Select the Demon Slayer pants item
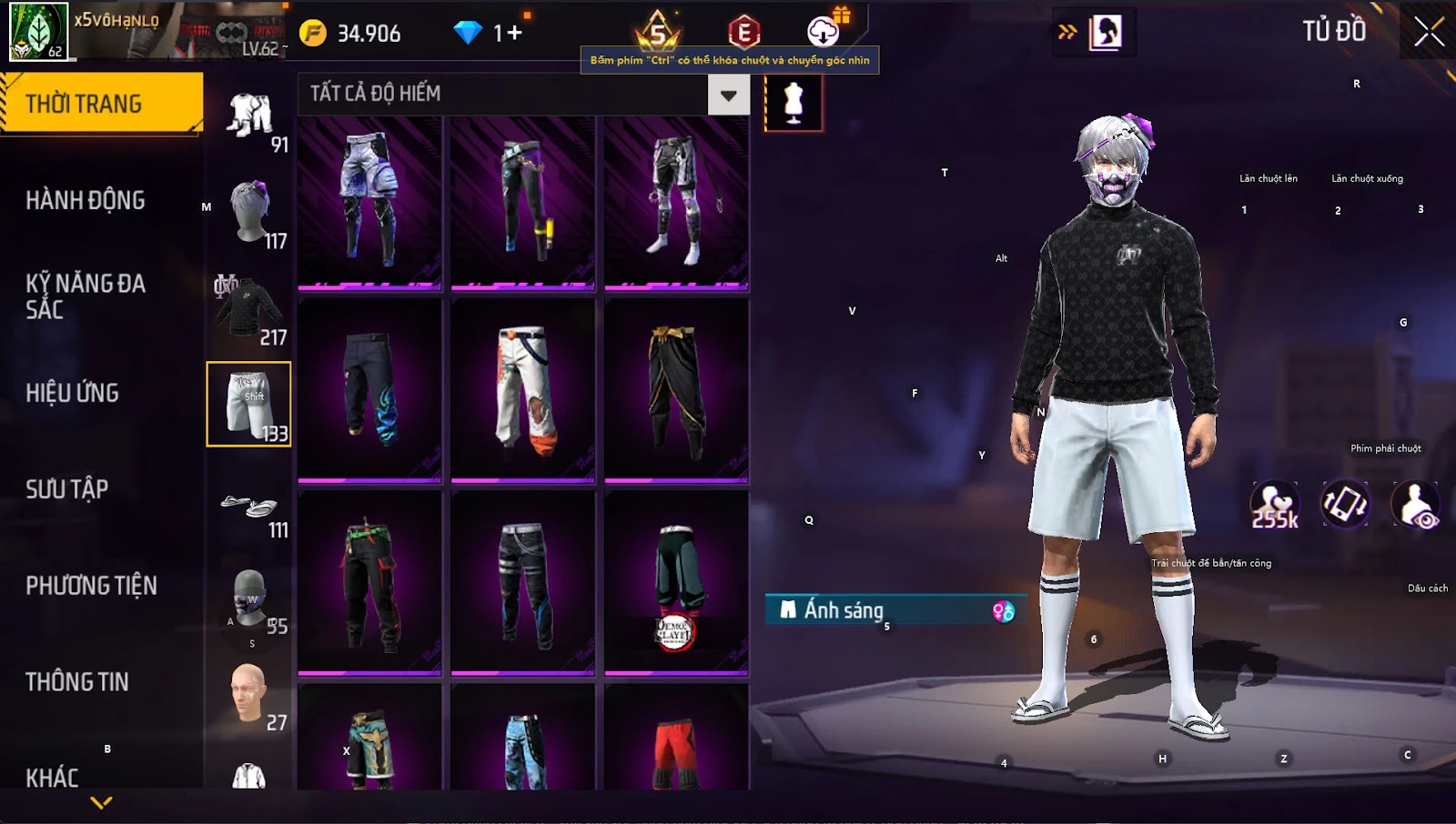The height and width of the screenshot is (824, 1456). (x=676, y=584)
